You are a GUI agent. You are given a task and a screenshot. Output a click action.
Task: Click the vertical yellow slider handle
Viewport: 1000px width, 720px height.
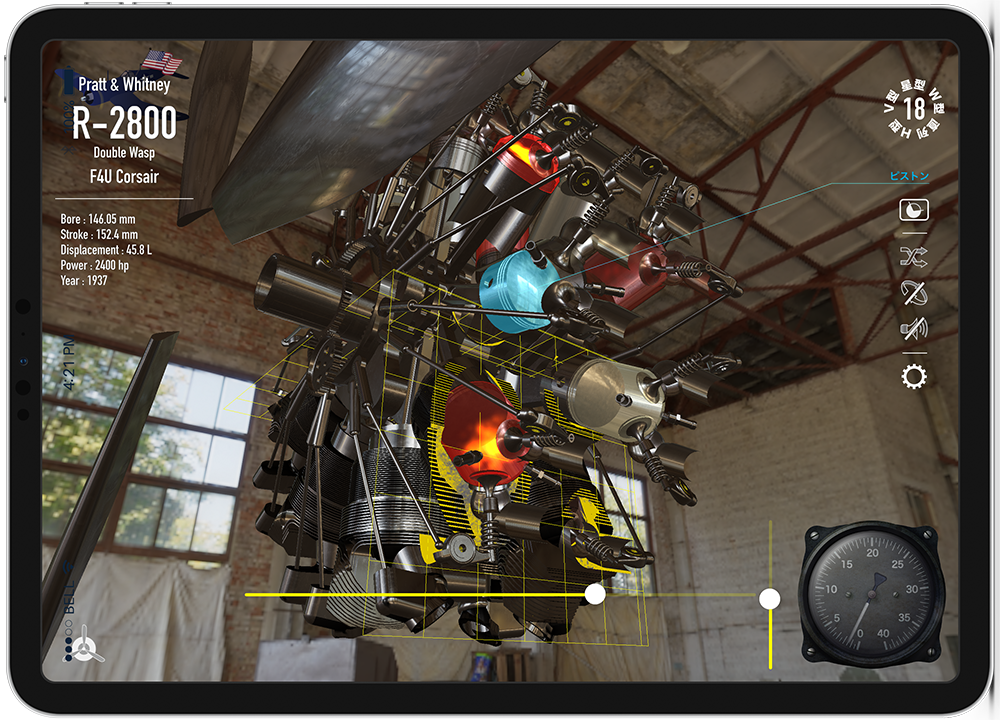click(x=769, y=598)
